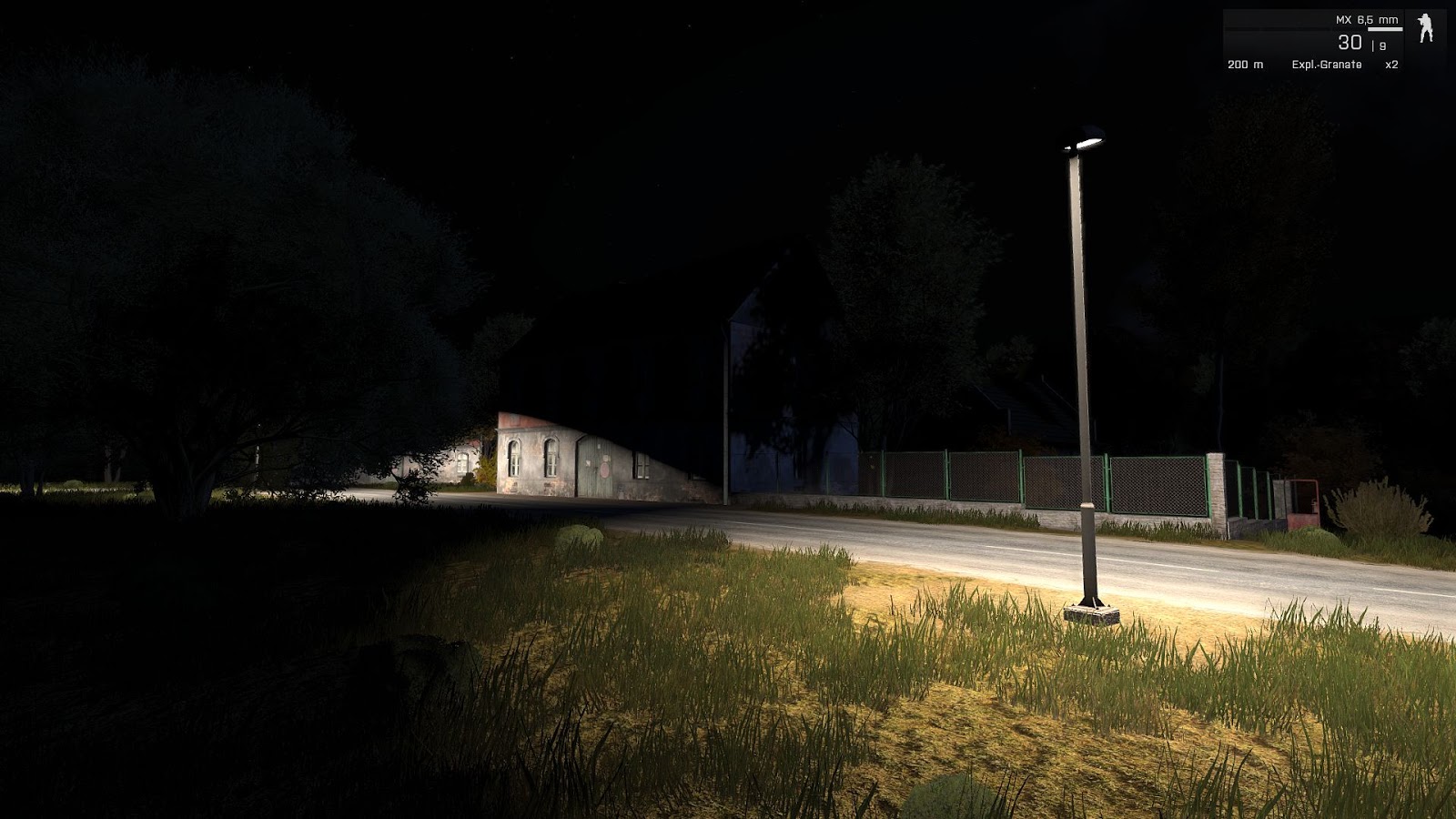Image resolution: width=1456 pixels, height=819 pixels.
Task: Click the standing soldier stance icon
Action: [x=1424, y=27]
